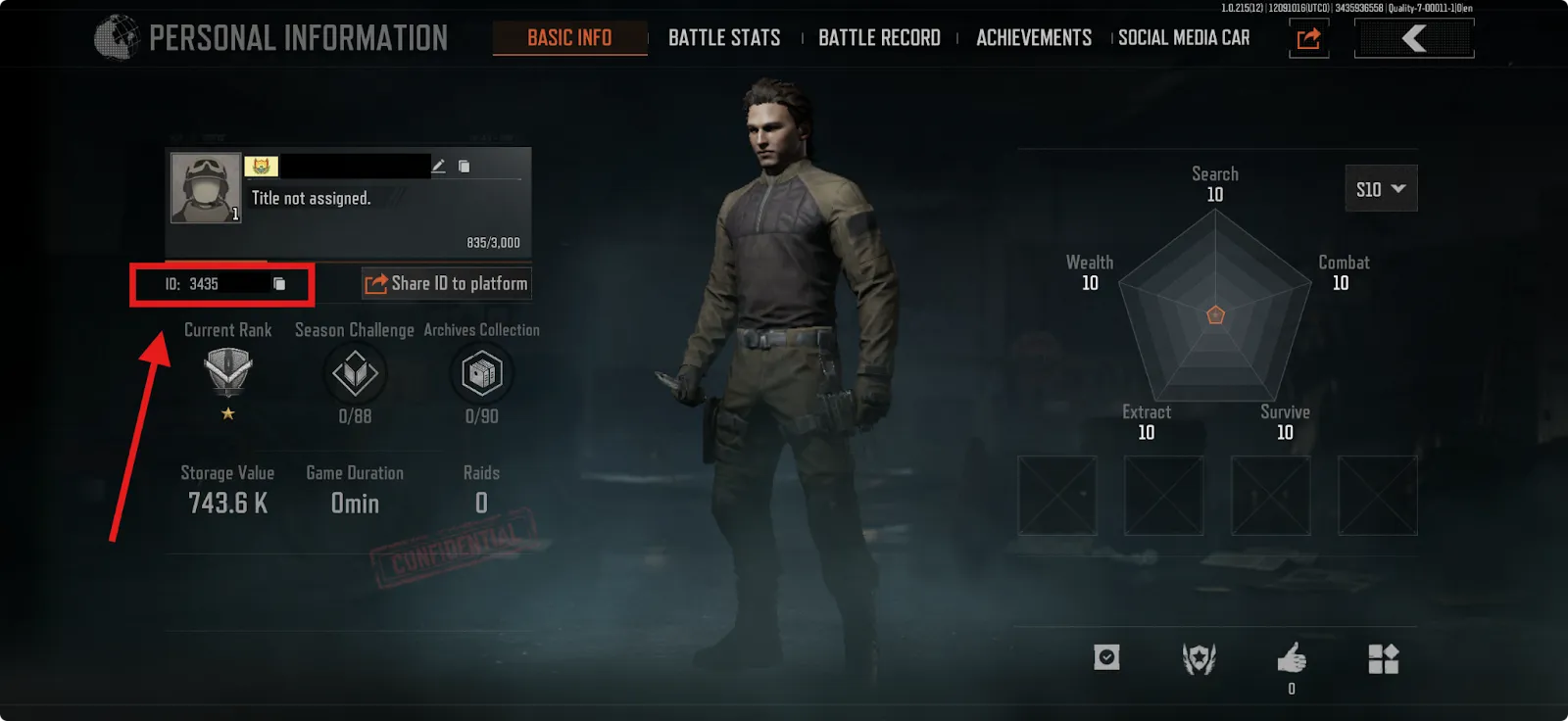Open the Archives Collection

pos(481,374)
